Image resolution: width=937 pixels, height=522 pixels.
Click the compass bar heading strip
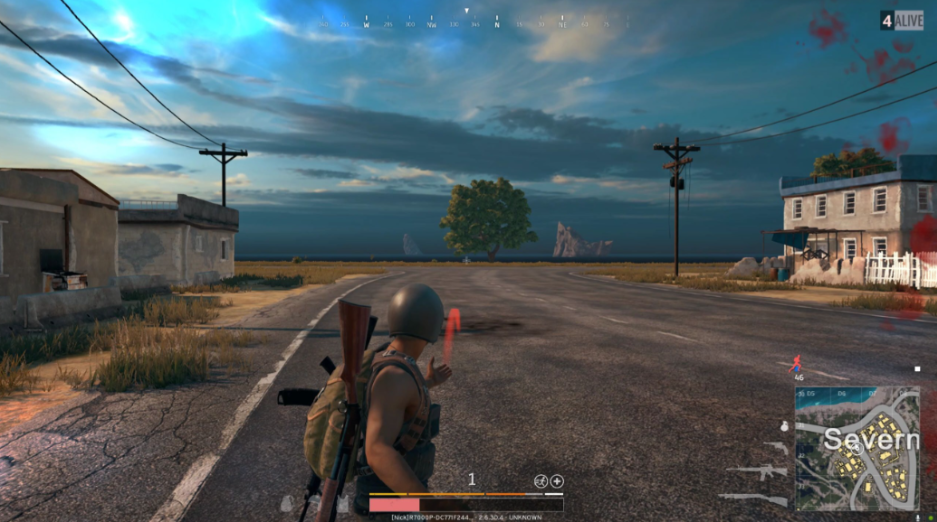[468, 22]
